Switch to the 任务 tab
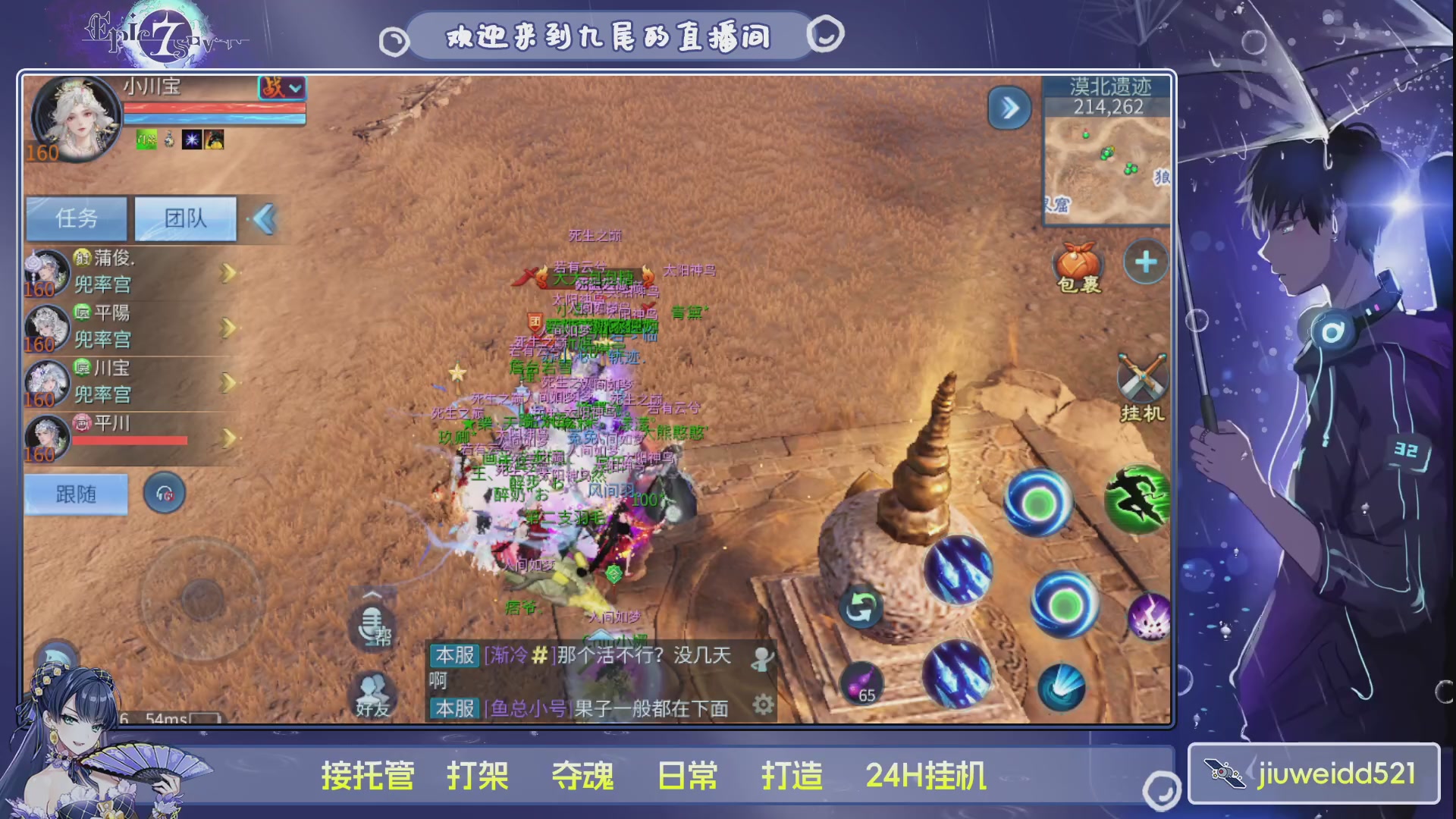 [x=76, y=218]
